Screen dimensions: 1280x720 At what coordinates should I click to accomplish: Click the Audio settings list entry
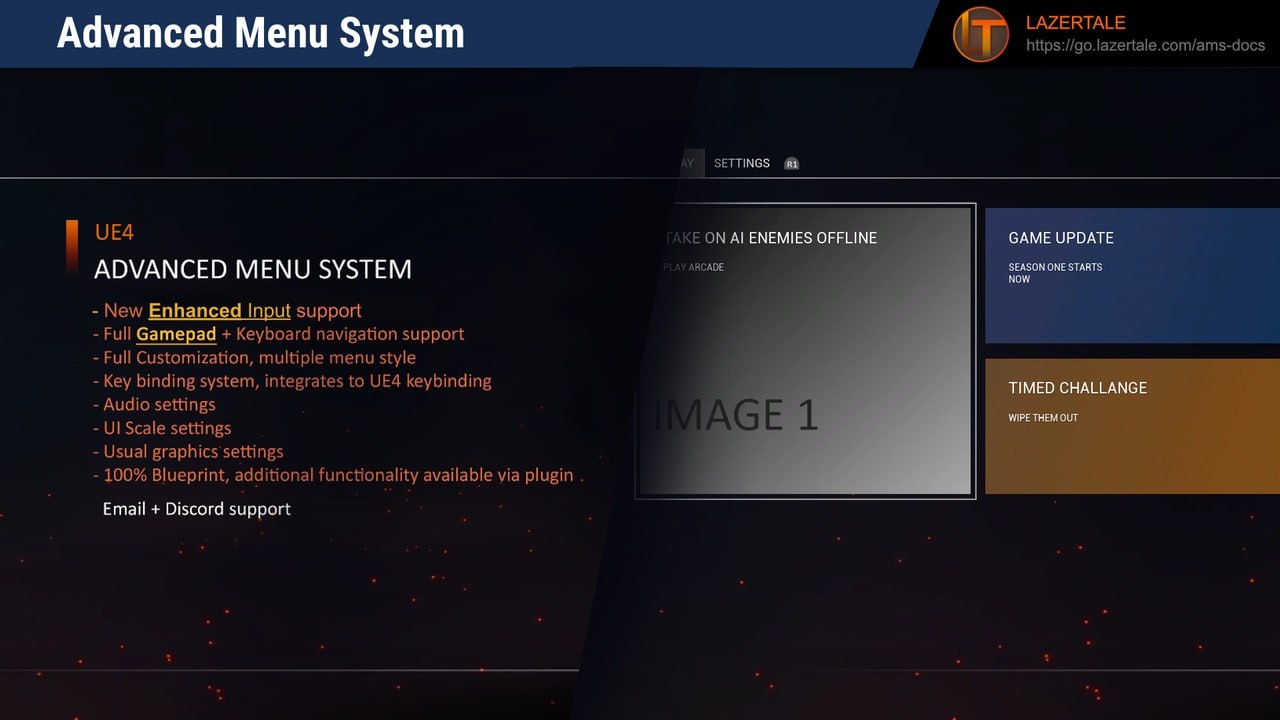click(158, 404)
